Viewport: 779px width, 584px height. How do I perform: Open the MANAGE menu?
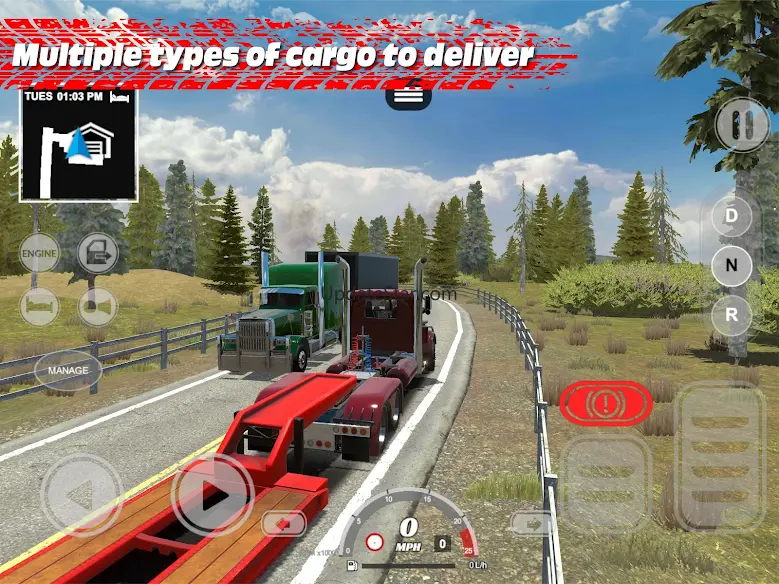[68, 370]
